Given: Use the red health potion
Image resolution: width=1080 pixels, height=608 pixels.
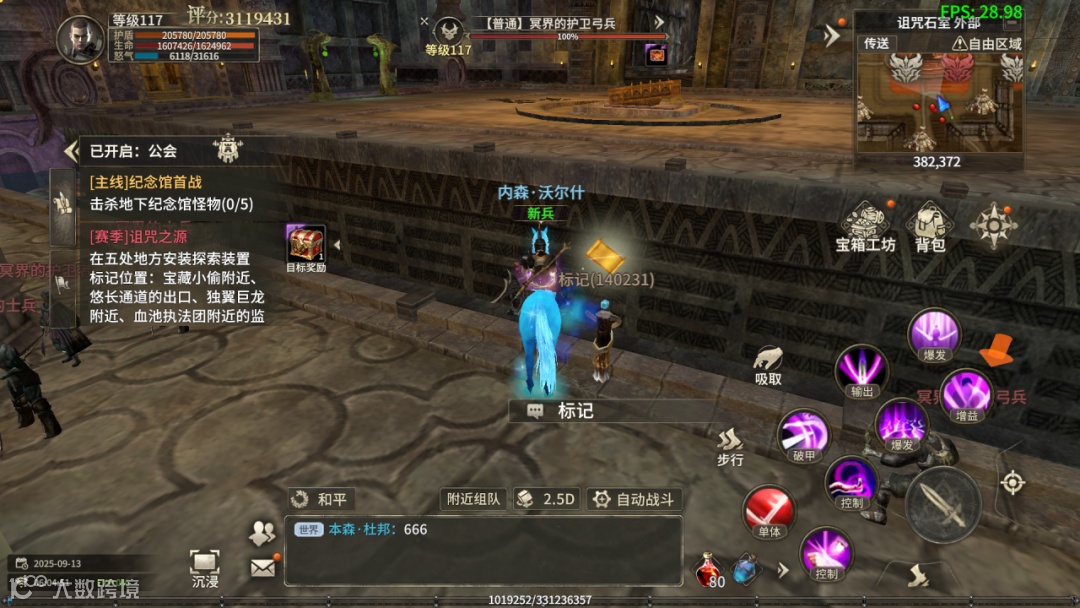Looking at the screenshot, I should (x=710, y=570).
